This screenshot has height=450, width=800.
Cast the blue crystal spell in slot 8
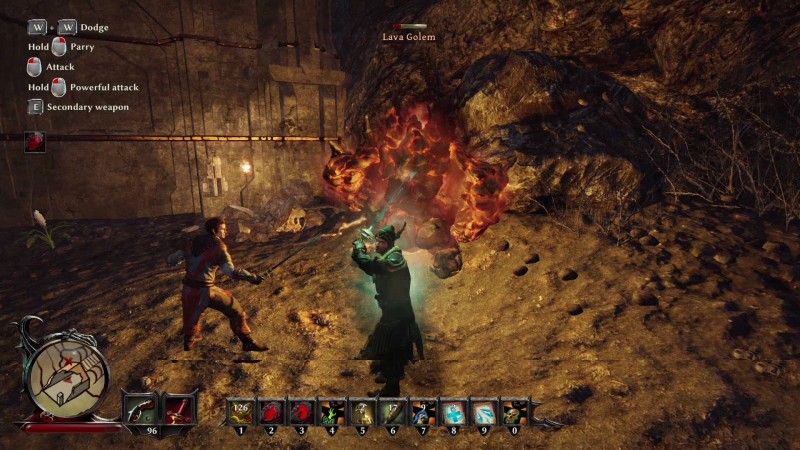click(x=453, y=412)
